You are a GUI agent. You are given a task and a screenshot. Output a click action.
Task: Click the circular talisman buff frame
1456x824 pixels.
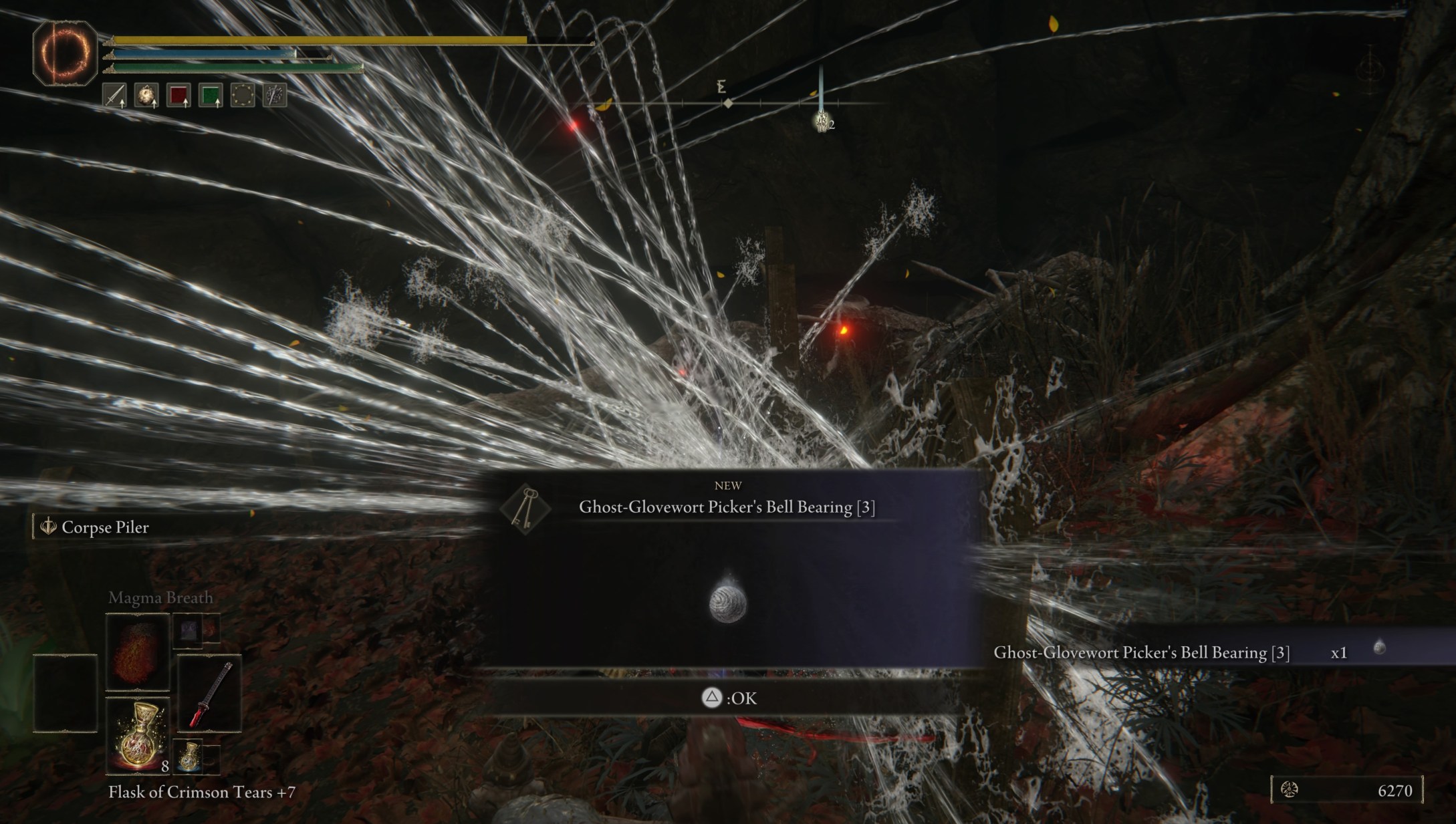243,95
